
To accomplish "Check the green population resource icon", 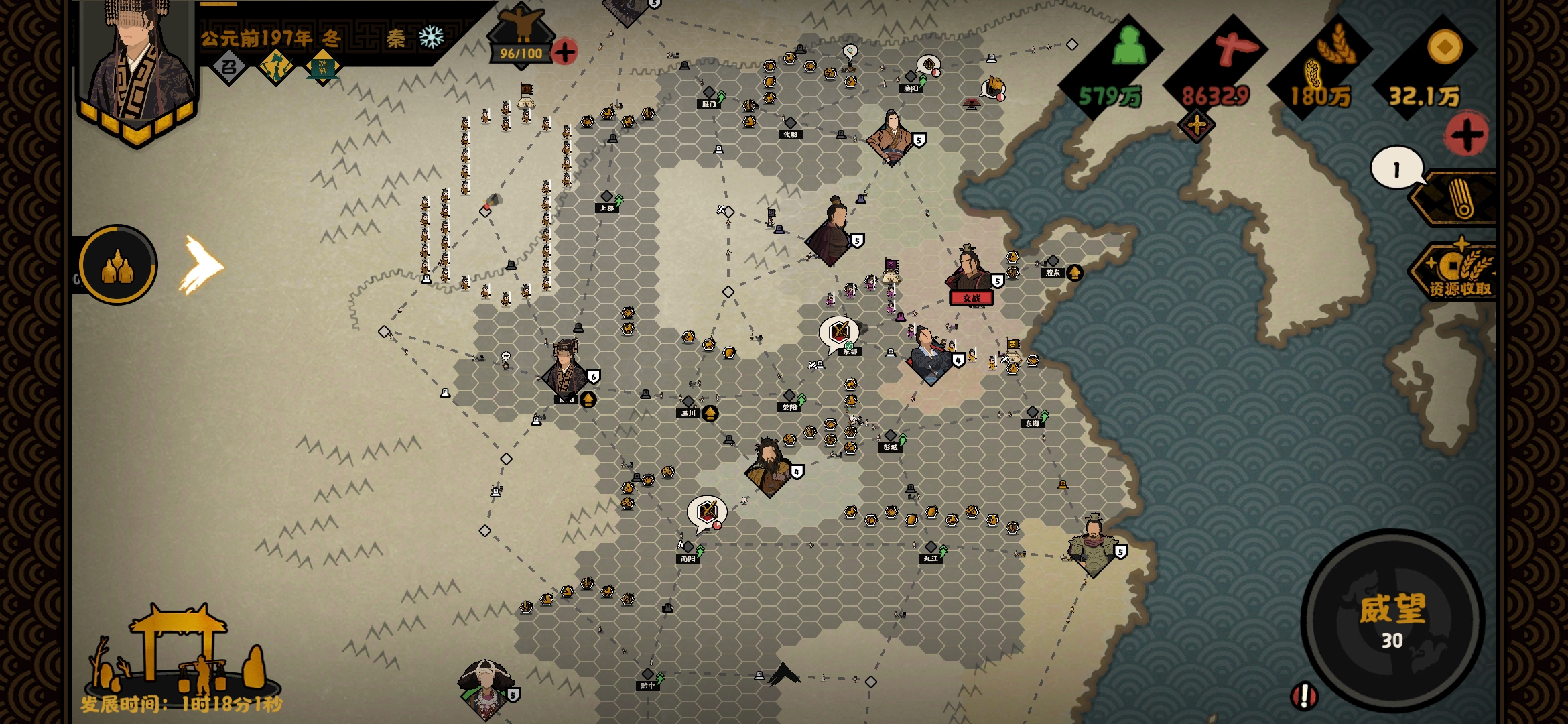I will (1128, 47).
